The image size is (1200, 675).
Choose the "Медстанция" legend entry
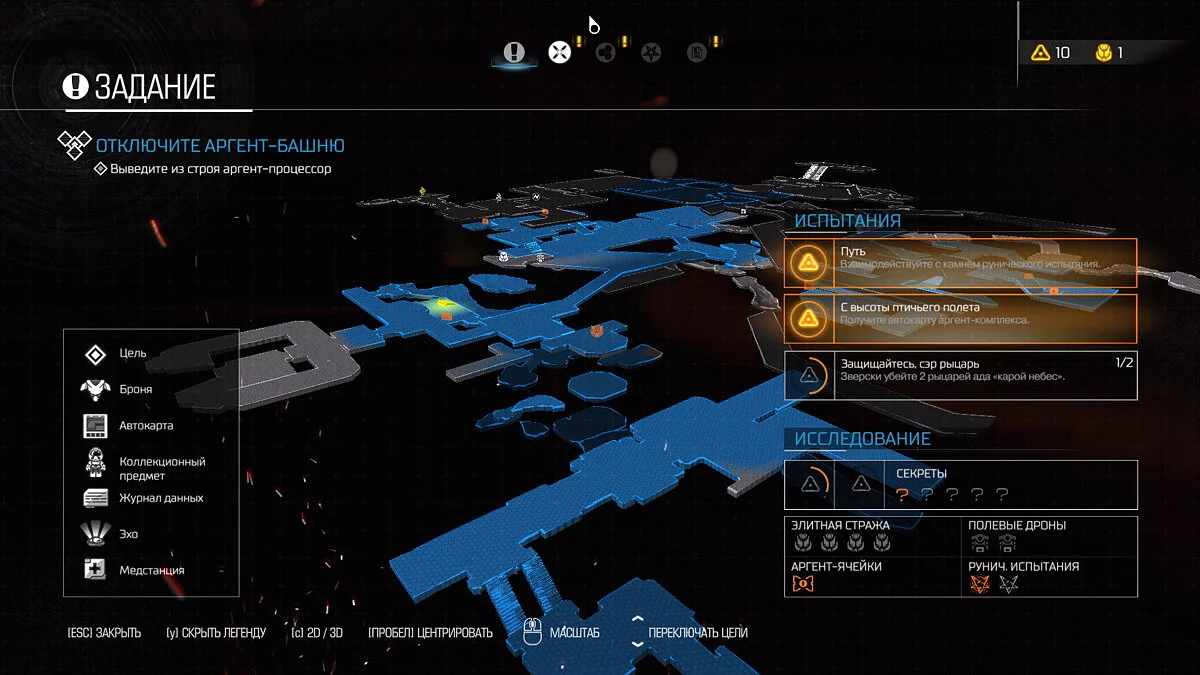[151, 570]
